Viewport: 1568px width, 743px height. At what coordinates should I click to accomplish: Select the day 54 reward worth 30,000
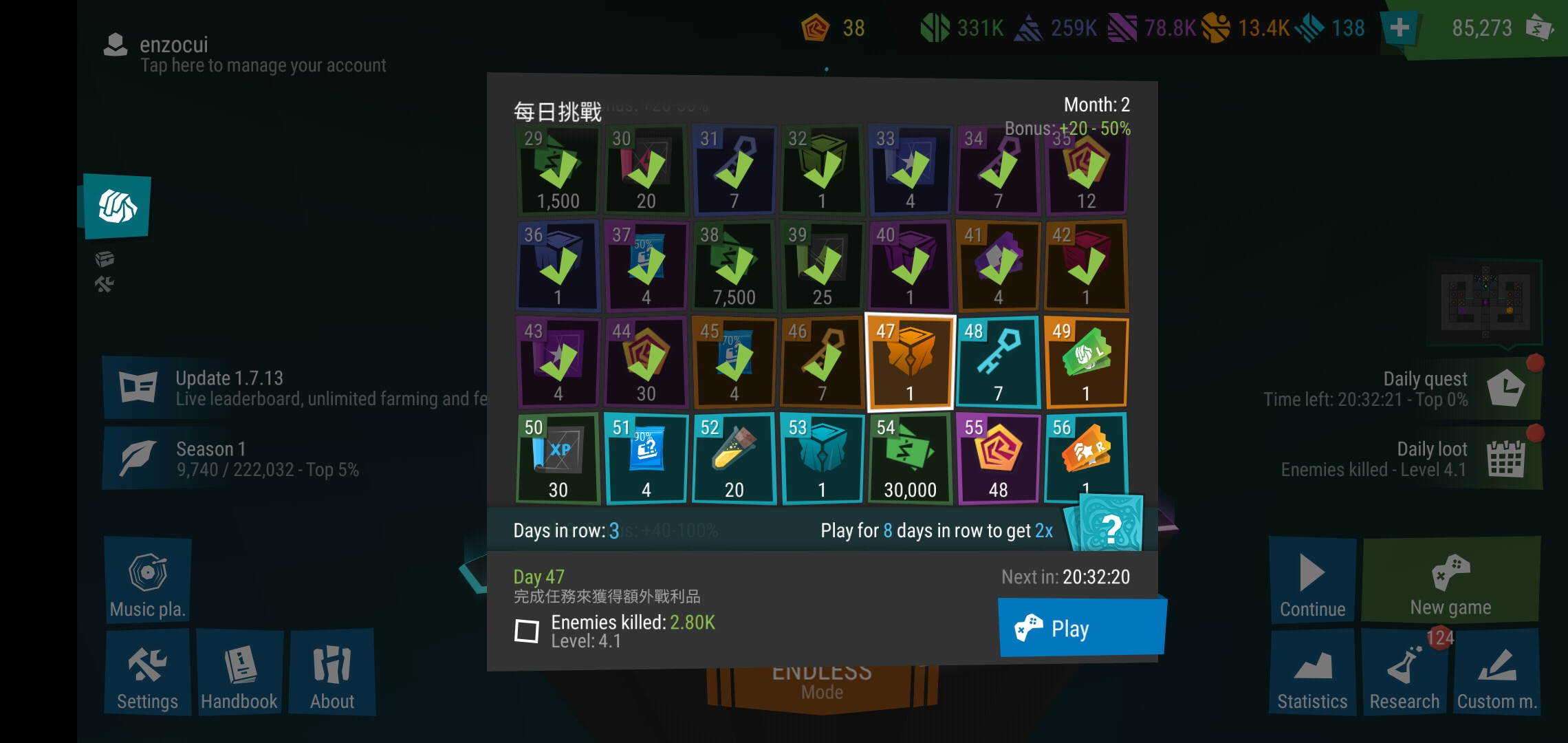910,459
